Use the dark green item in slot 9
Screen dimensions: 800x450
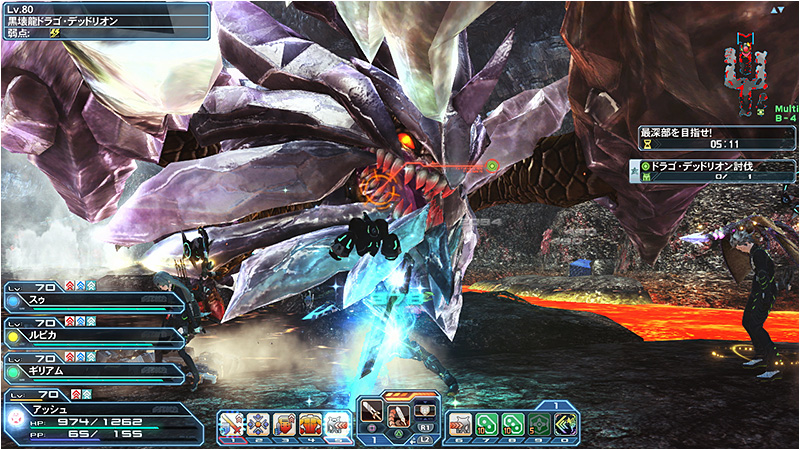(x=539, y=425)
